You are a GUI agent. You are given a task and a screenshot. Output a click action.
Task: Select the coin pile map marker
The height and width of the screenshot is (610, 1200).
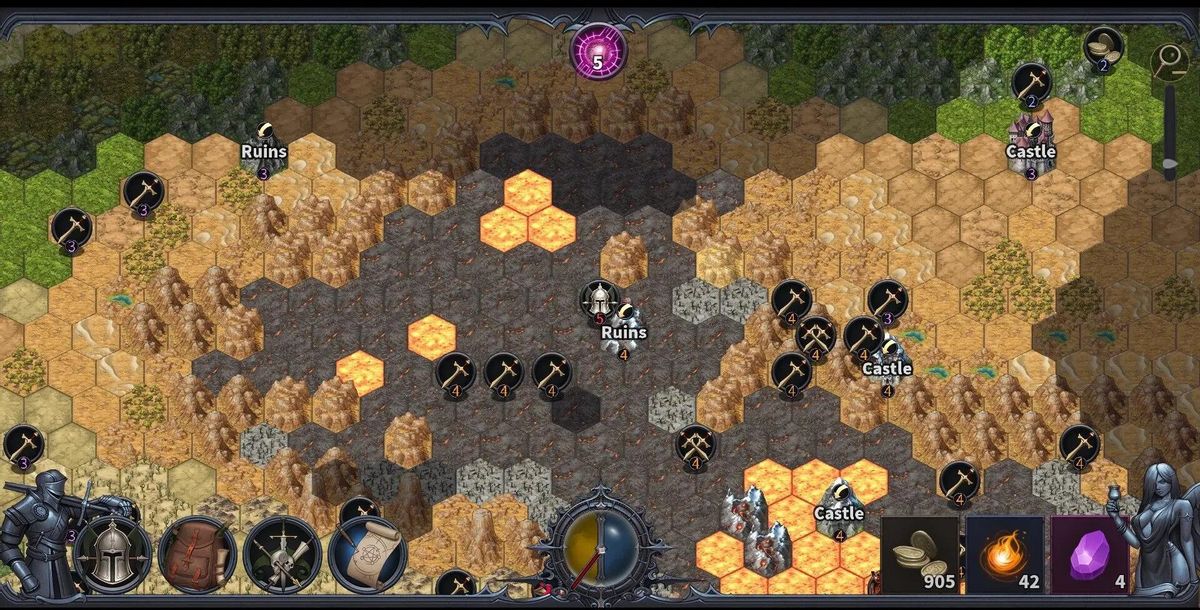point(1103,47)
